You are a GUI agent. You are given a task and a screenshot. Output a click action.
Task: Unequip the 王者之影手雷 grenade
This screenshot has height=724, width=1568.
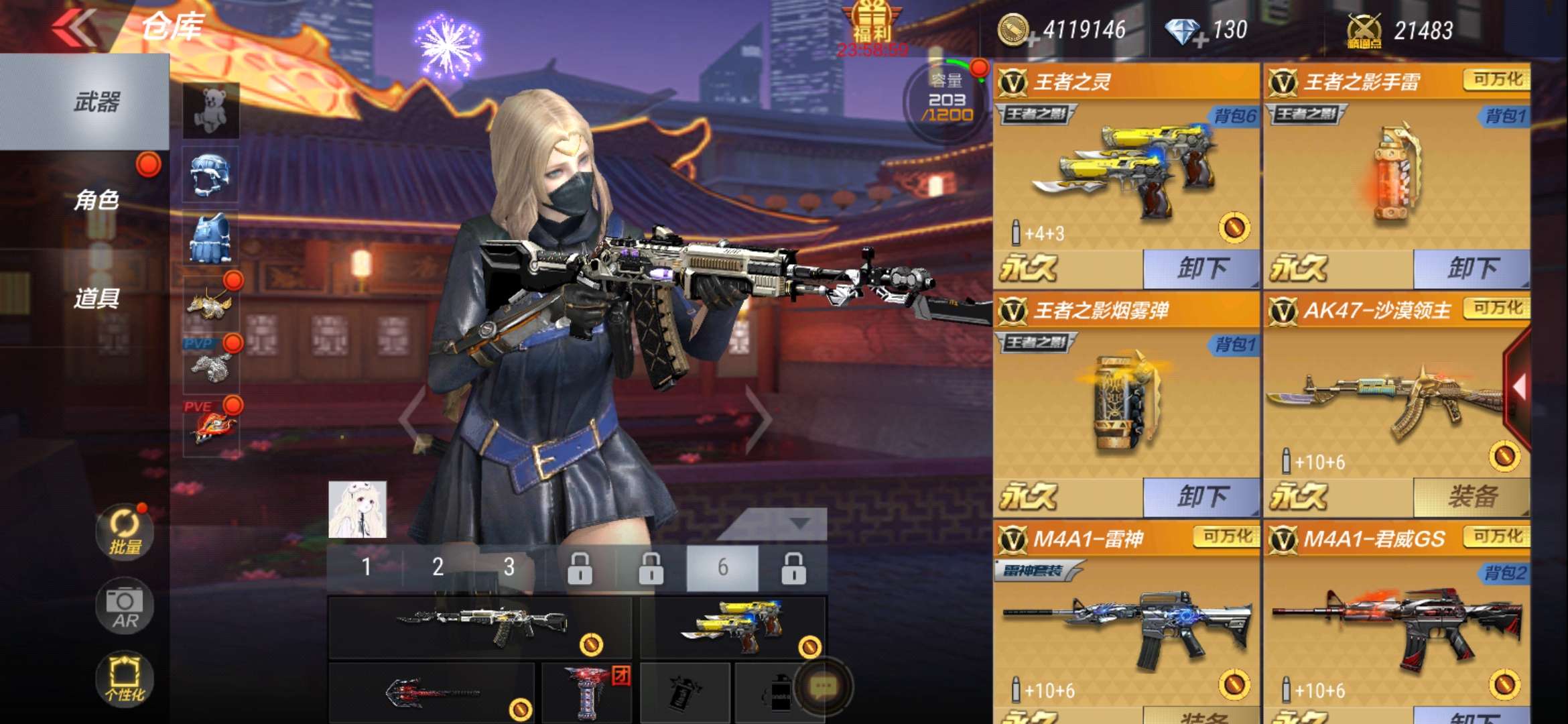click(1472, 269)
